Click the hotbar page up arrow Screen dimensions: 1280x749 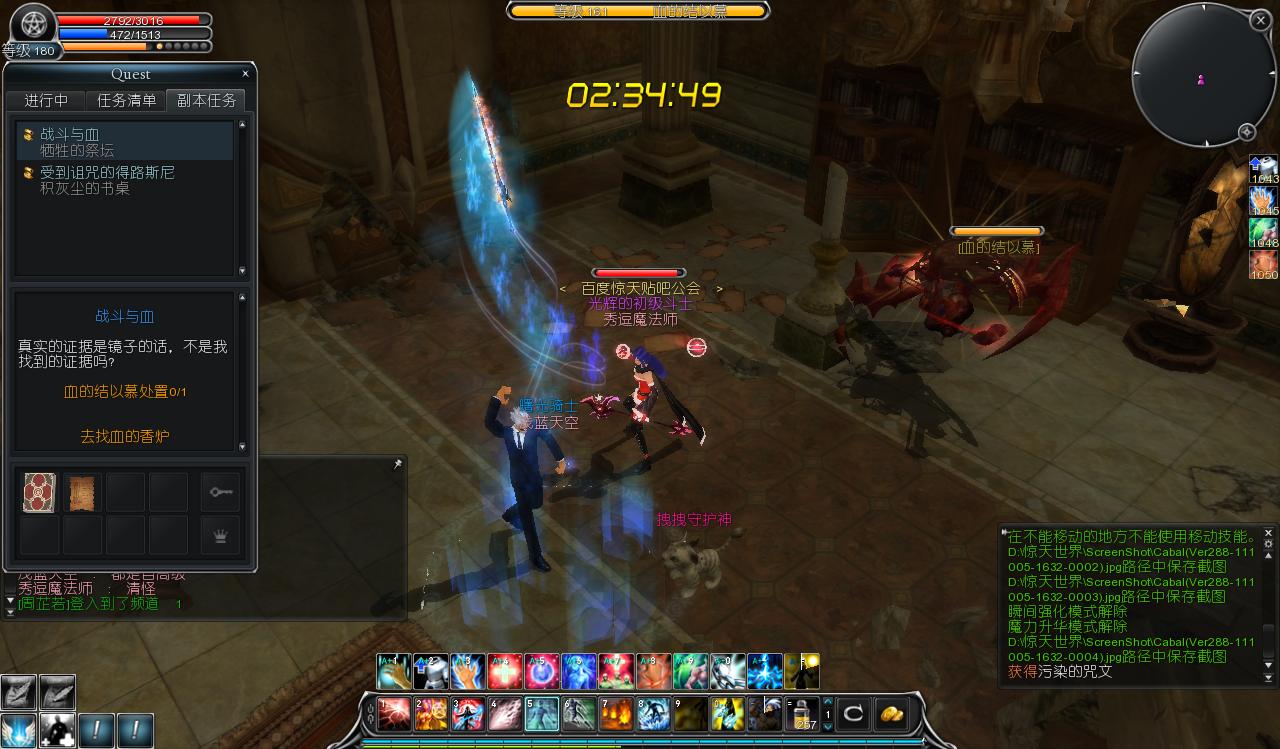(828, 702)
